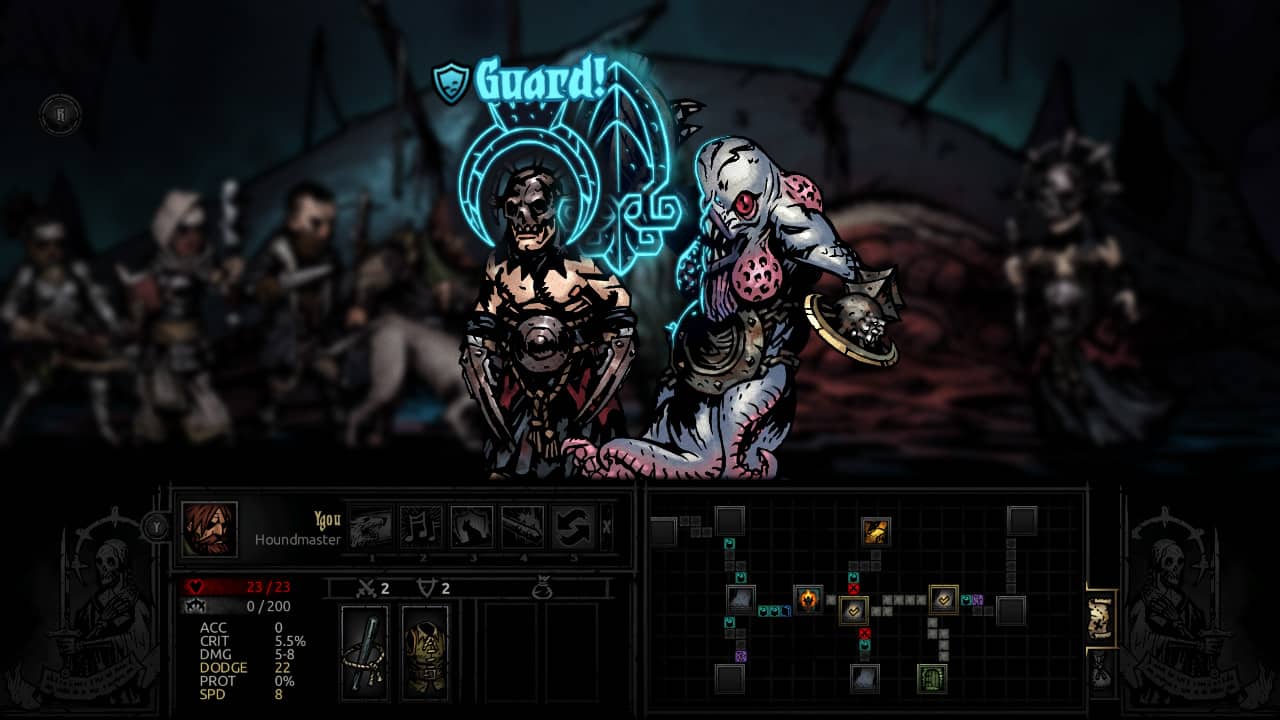Select the loot bag trinket slot indicator

(x=544, y=588)
